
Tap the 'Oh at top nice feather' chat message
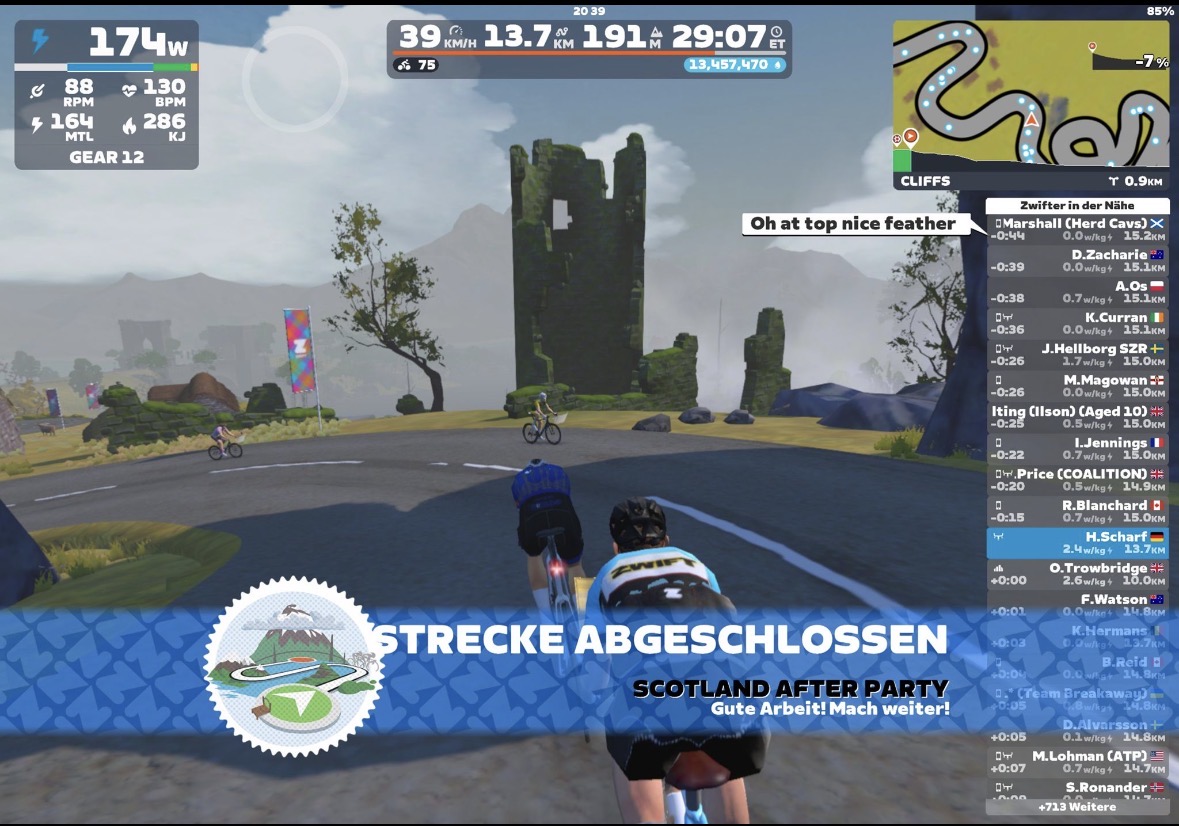pyautogui.click(x=853, y=224)
